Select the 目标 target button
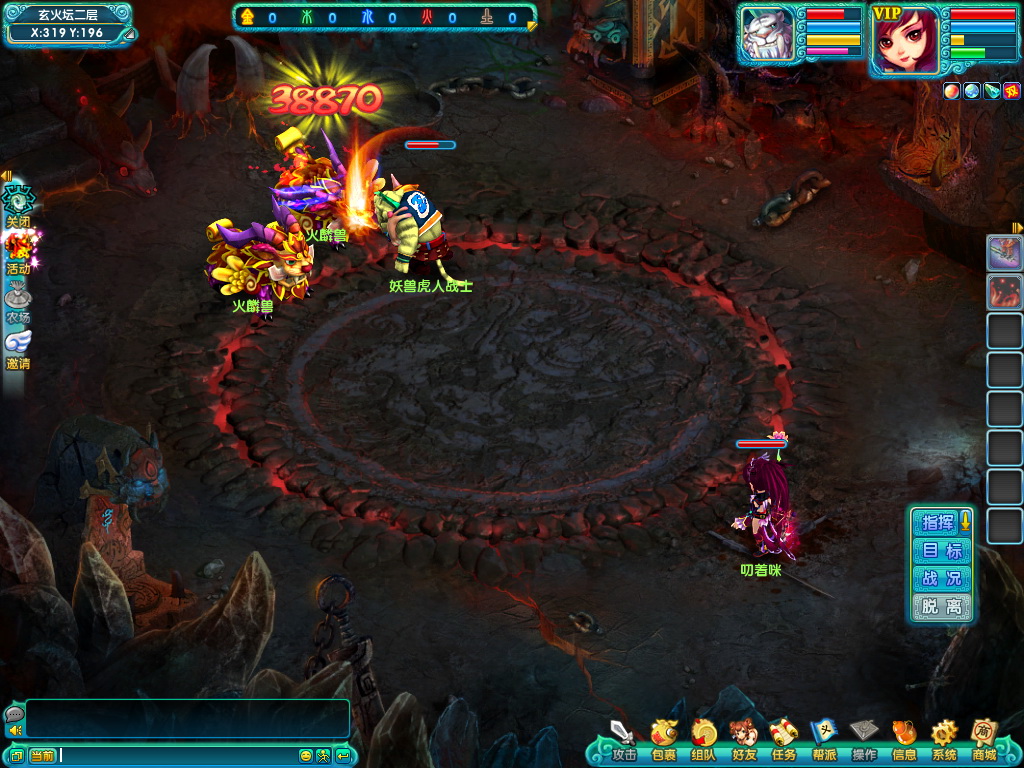The image size is (1024, 768). coord(941,551)
